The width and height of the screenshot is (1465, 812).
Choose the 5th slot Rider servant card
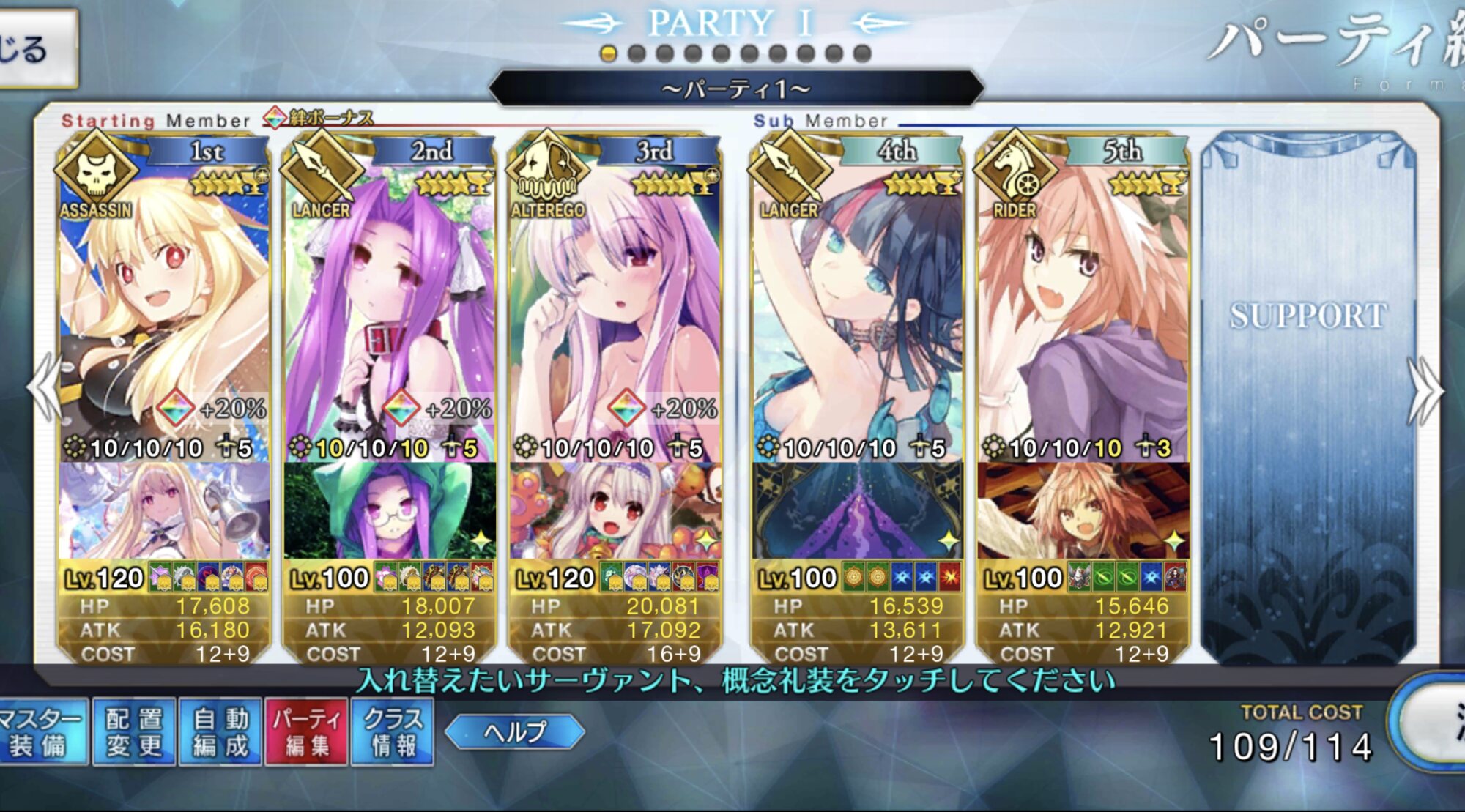(1083, 308)
